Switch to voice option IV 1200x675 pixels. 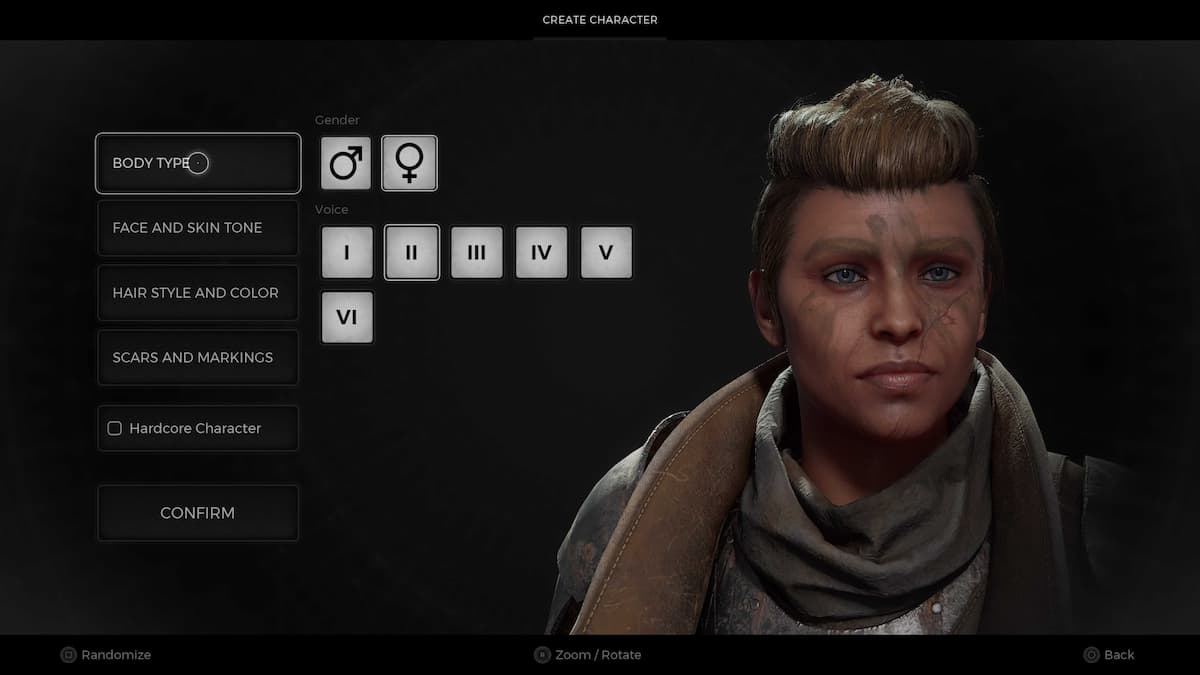pyautogui.click(x=541, y=252)
